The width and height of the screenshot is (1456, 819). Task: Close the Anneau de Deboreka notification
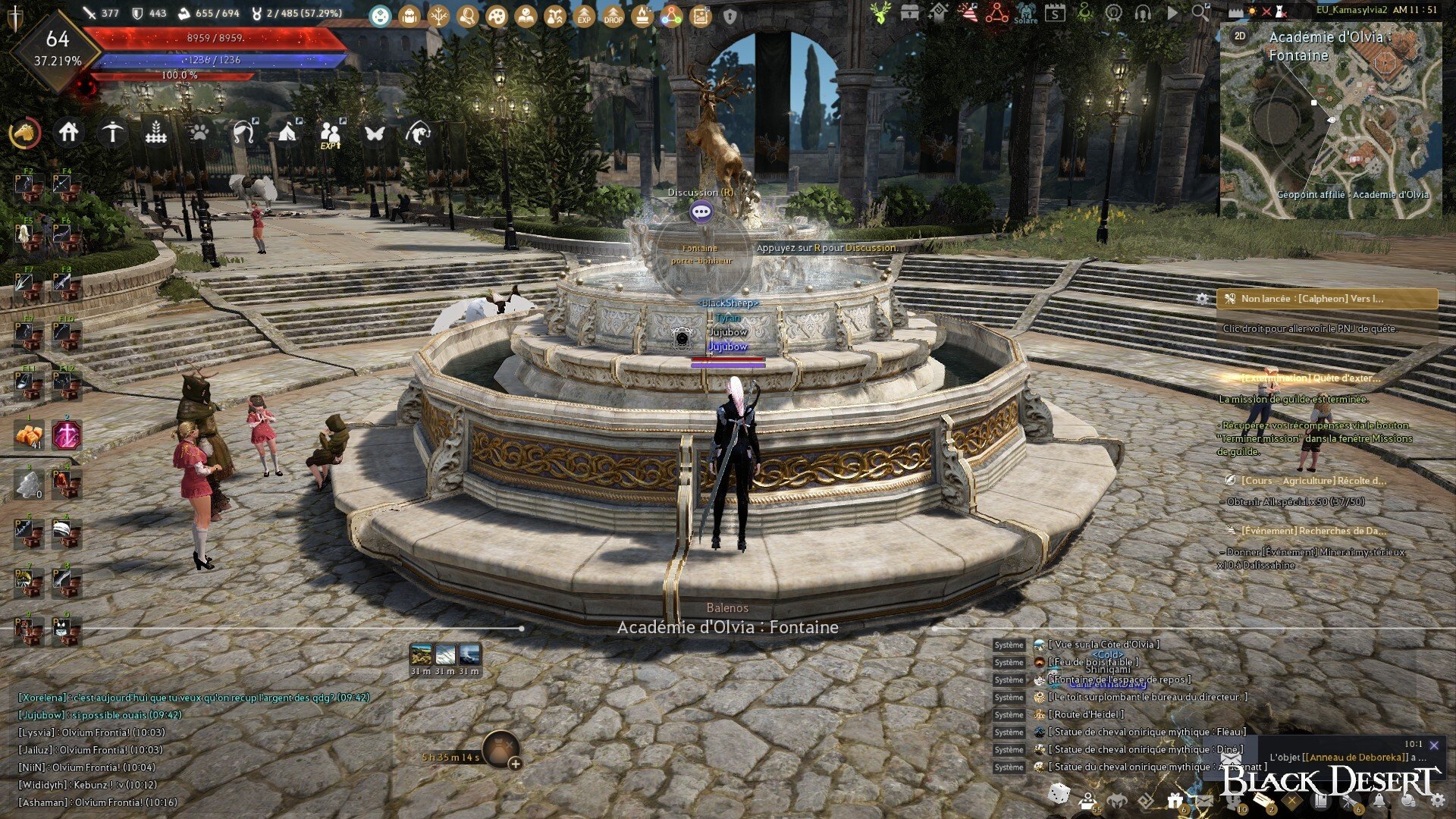point(1433,745)
